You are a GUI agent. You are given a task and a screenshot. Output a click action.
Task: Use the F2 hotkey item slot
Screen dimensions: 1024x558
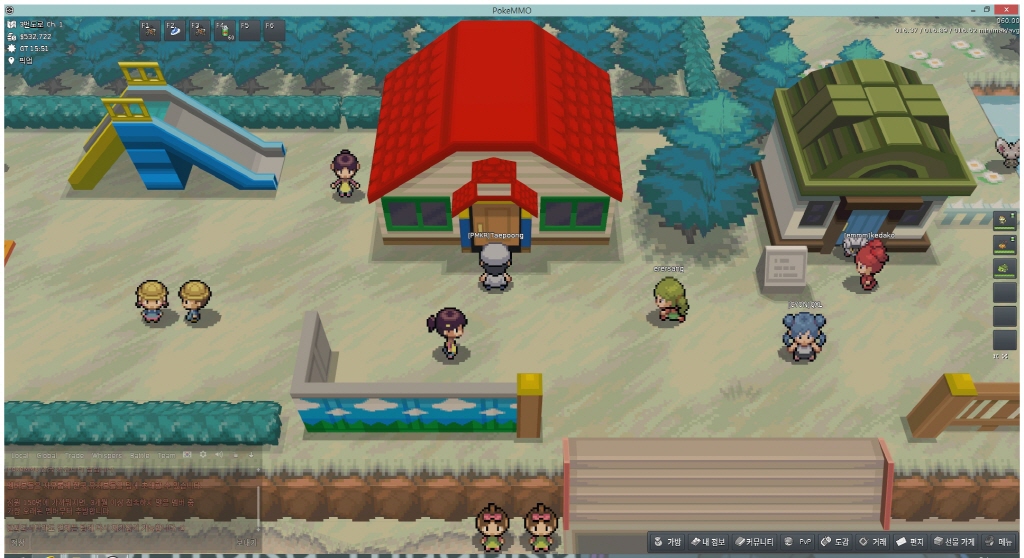(173, 30)
